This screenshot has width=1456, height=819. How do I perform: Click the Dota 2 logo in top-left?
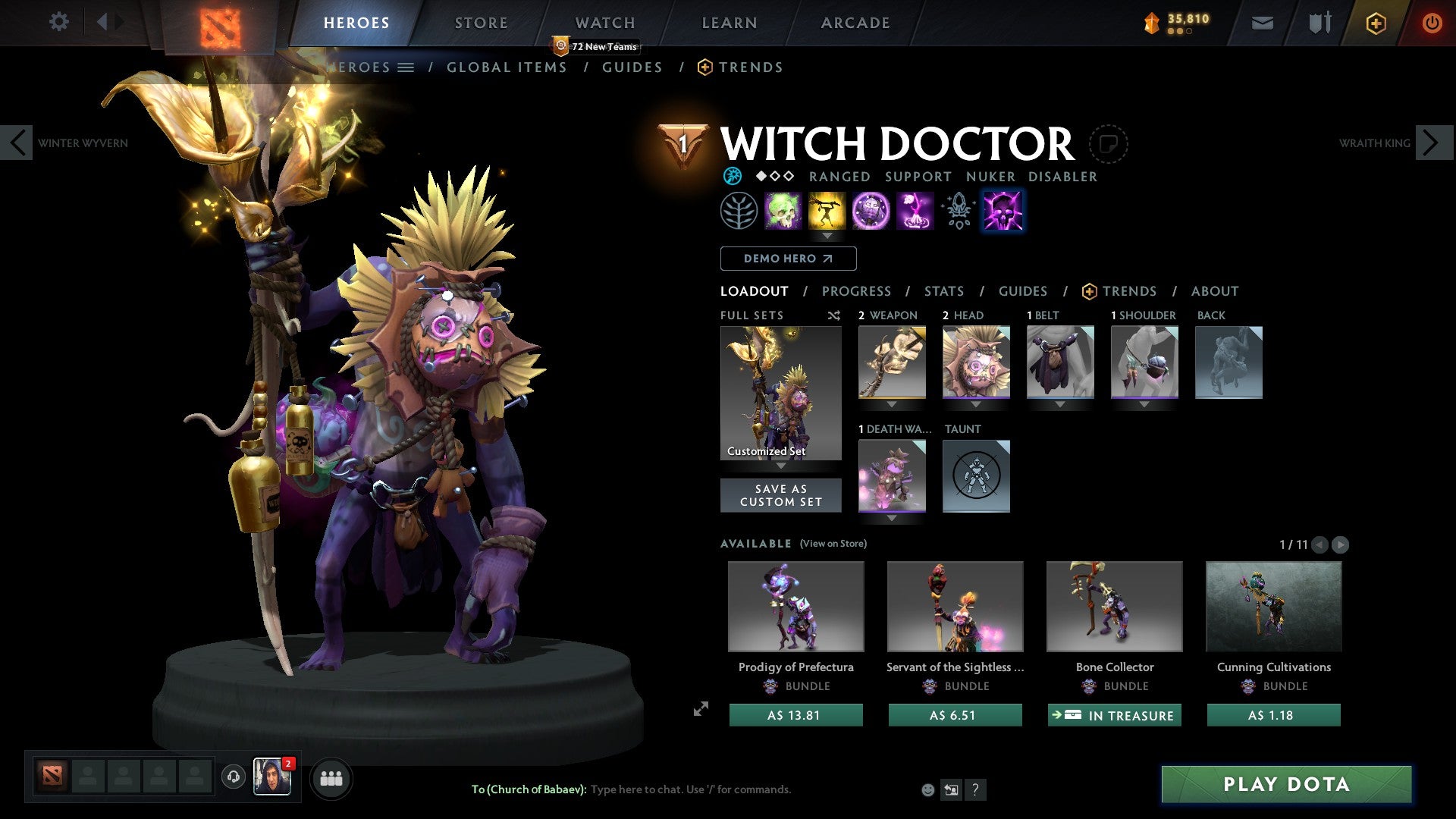tap(222, 24)
